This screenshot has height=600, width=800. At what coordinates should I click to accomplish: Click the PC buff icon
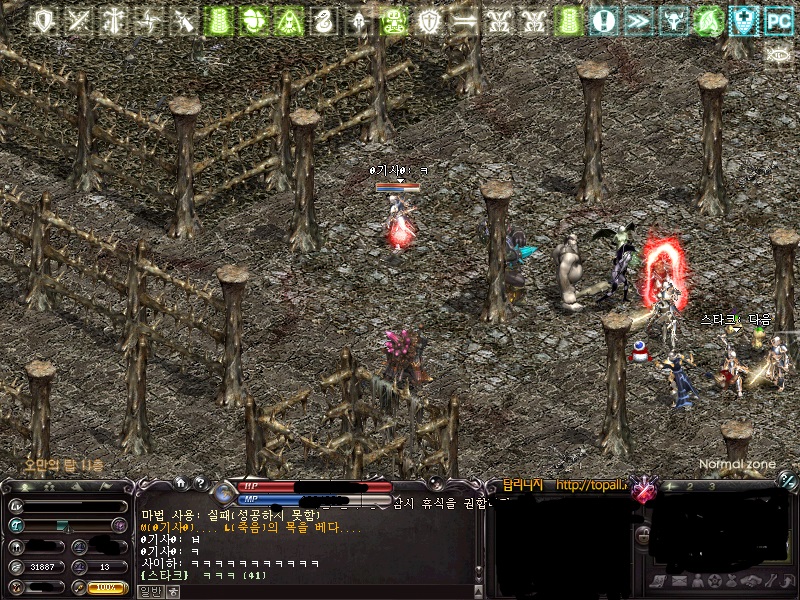[x=778, y=20]
